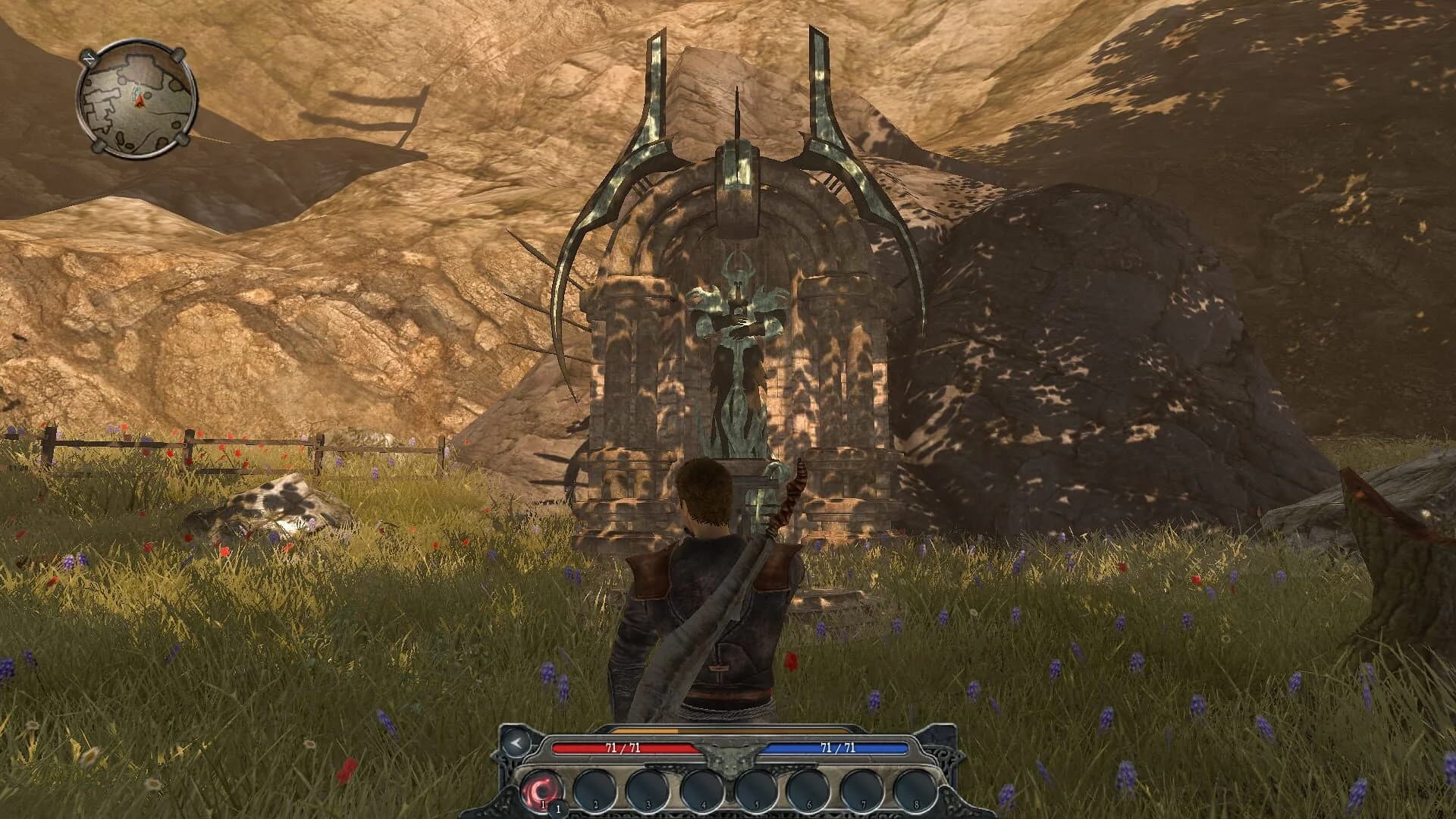Click hotbar slot 4
The width and height of the screenshot is (1456, 819).
(x=703, y=789)
